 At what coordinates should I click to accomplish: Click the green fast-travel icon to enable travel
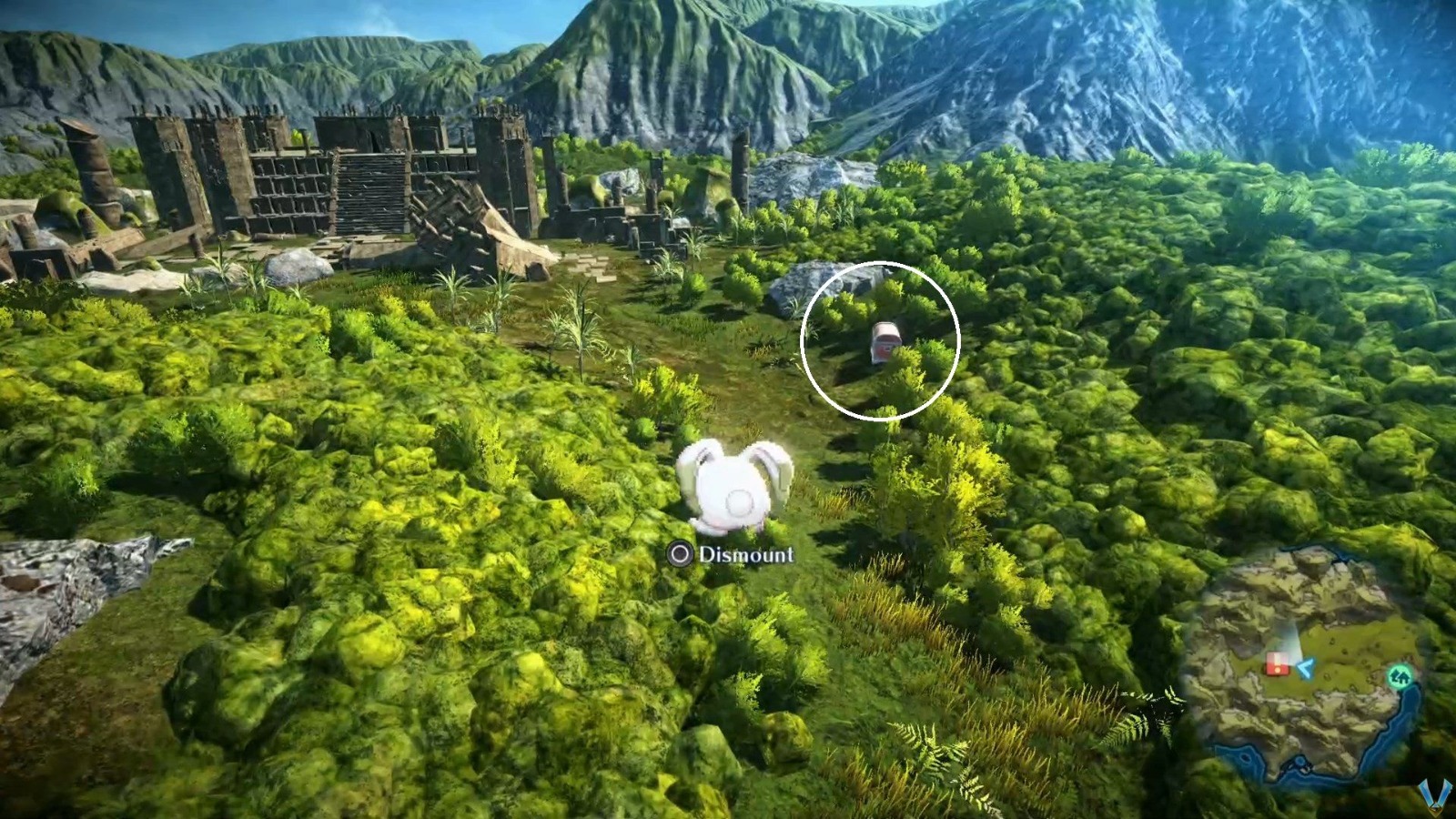pos(1400,676)
